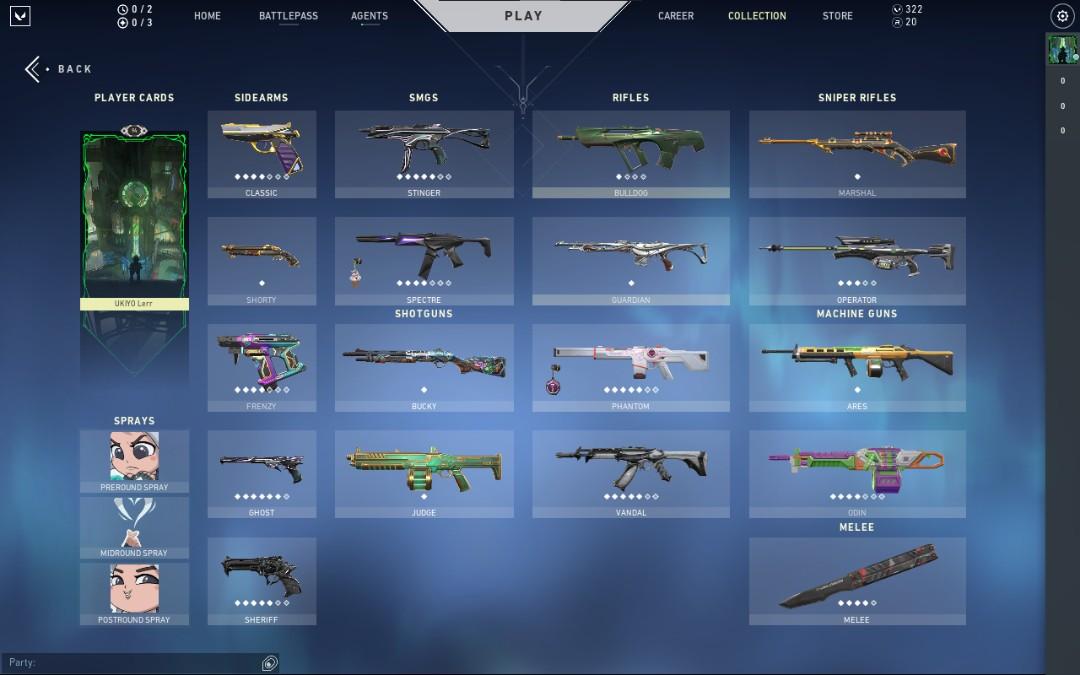Click the Party chat input field
This screenshot has width=1080, height=675.
[130, 663]
